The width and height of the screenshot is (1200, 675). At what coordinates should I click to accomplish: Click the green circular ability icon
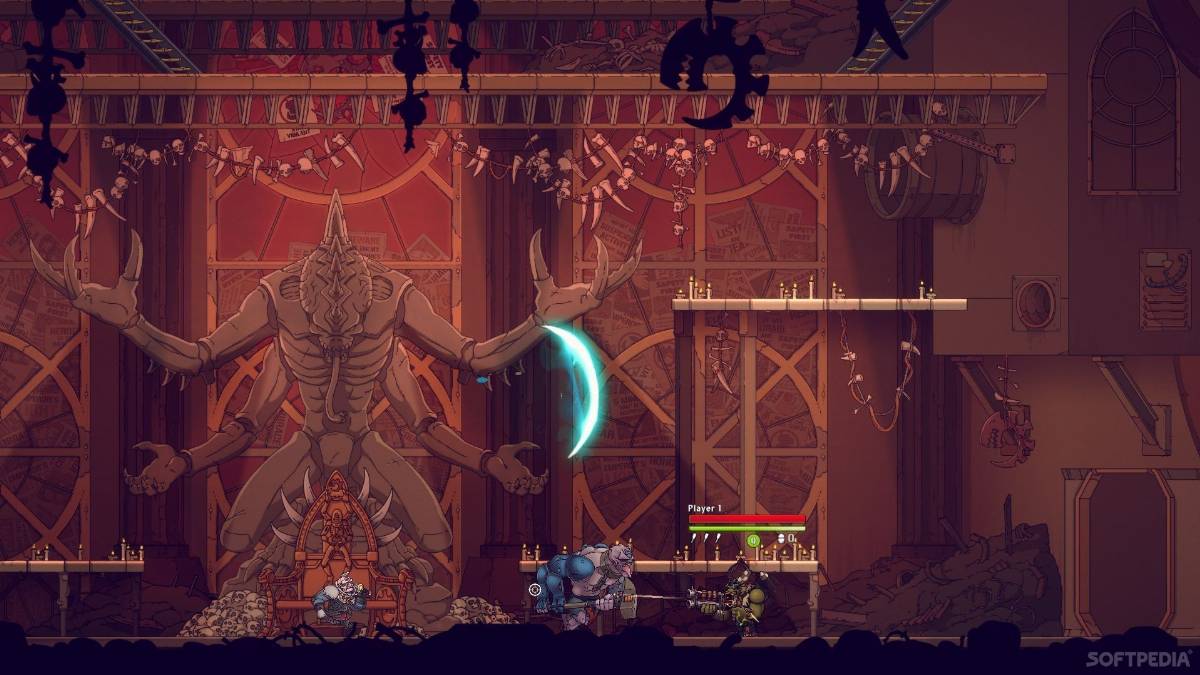[x=753, y=540]
